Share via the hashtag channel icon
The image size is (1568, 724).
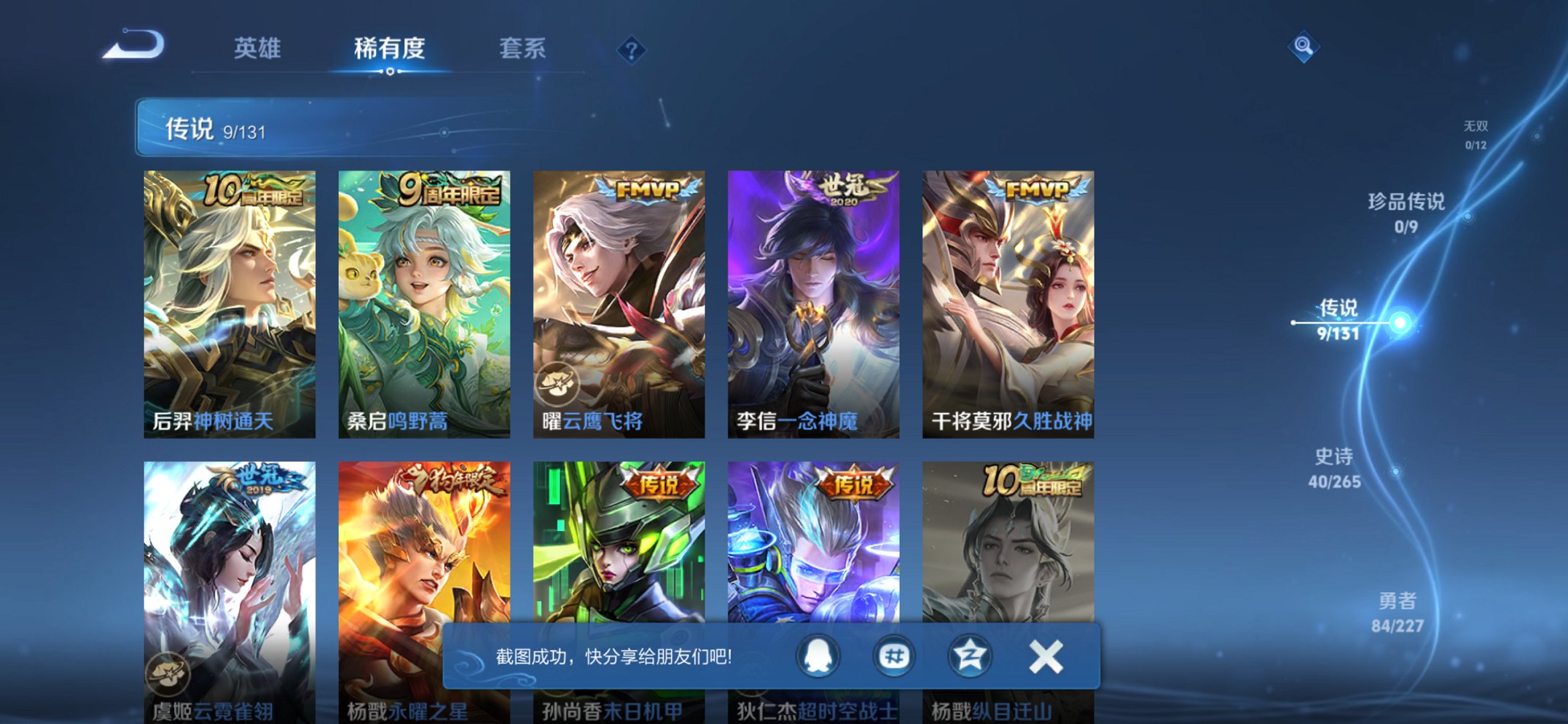pyautogui.click(x=895, y=655)
